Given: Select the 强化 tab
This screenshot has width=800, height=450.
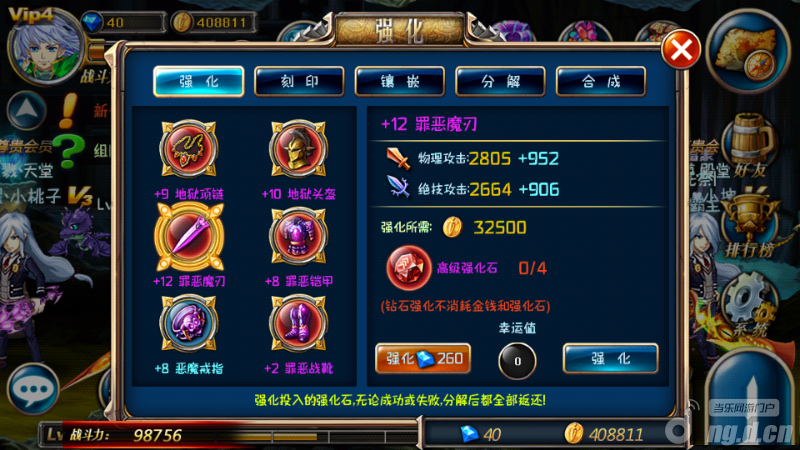Looking at the screenshot, I should pos(198,81).
